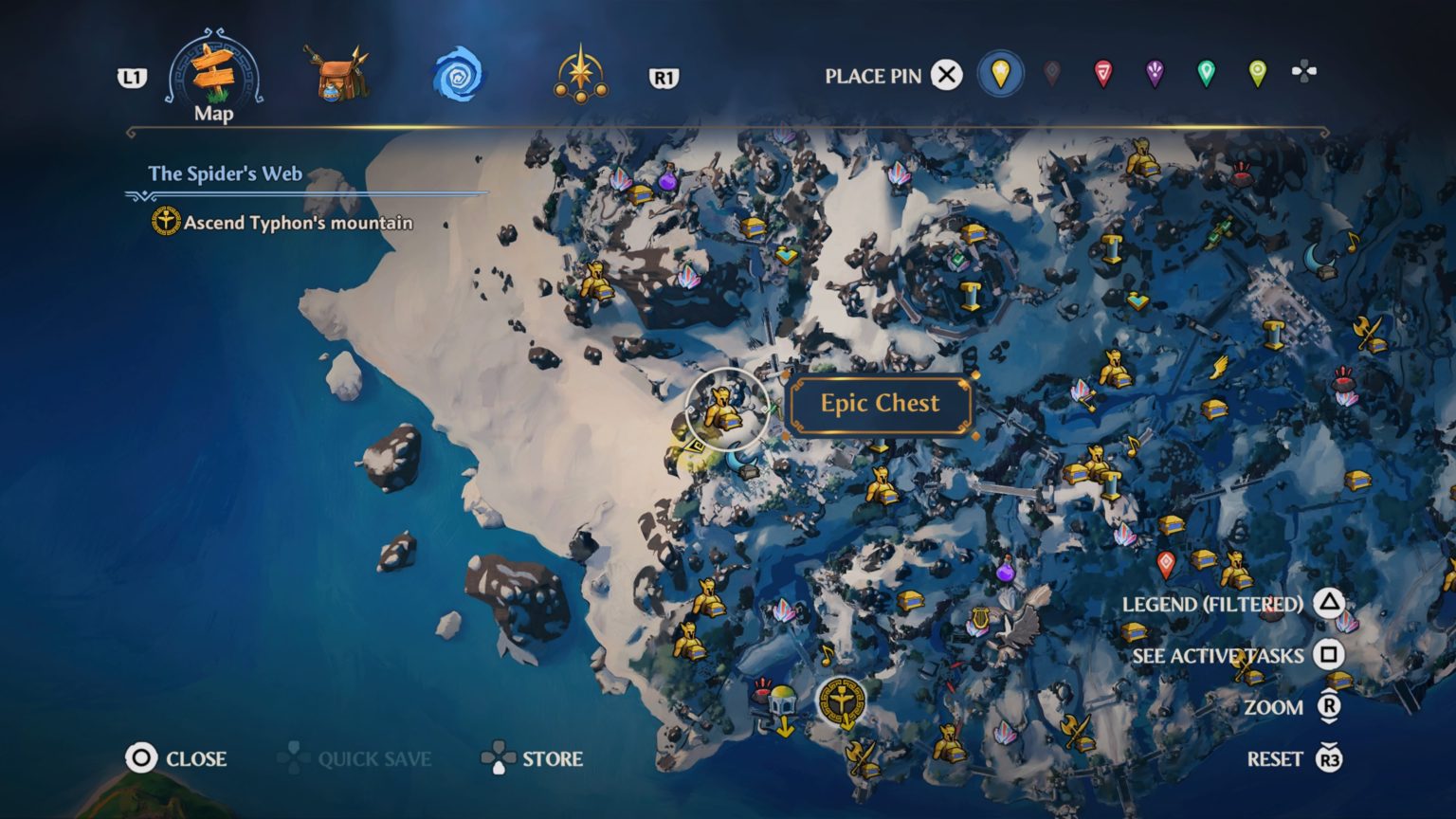Click the Close button at bottom left

tap(182, 758)
